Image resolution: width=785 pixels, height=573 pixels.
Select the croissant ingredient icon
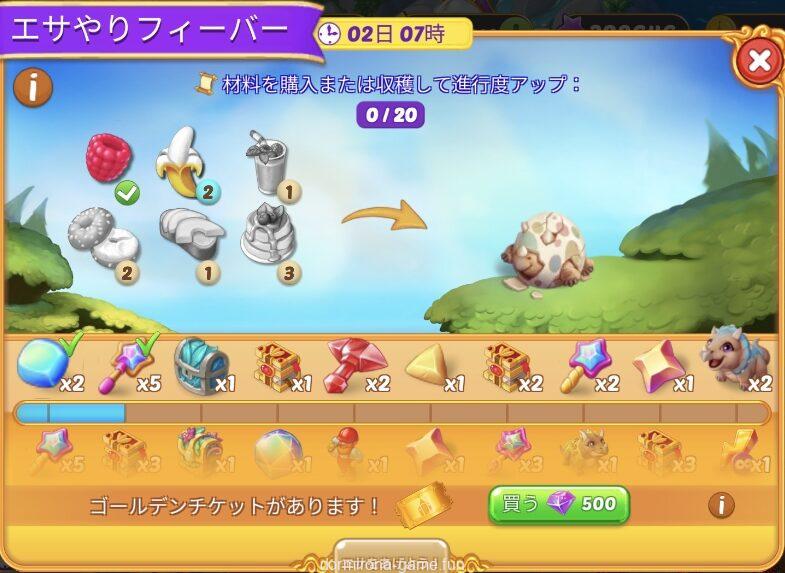coord(190,232)
